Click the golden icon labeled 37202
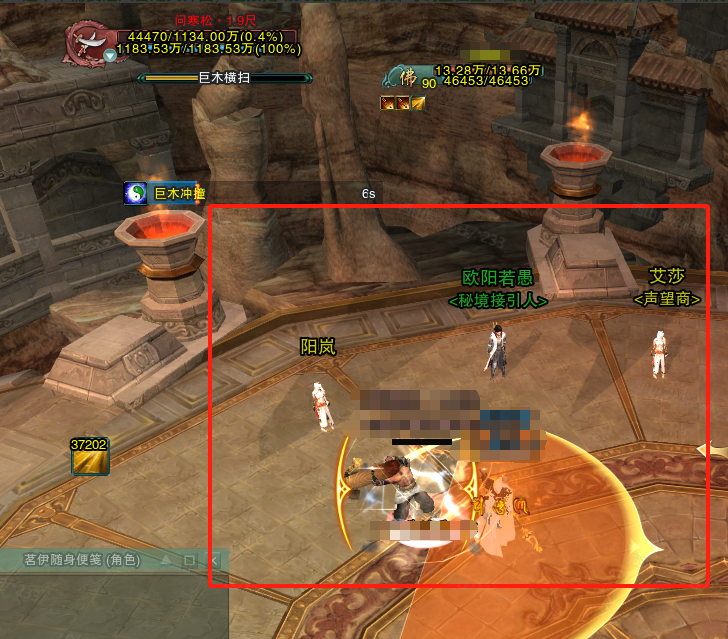Image resolution: width=728 pixels, height=639 pixels. click(88, 461)
